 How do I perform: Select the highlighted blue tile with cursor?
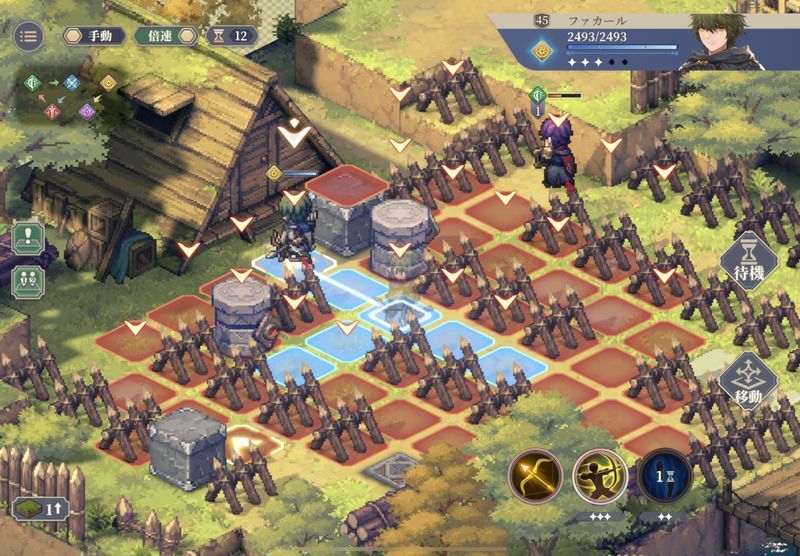(398, 315)
